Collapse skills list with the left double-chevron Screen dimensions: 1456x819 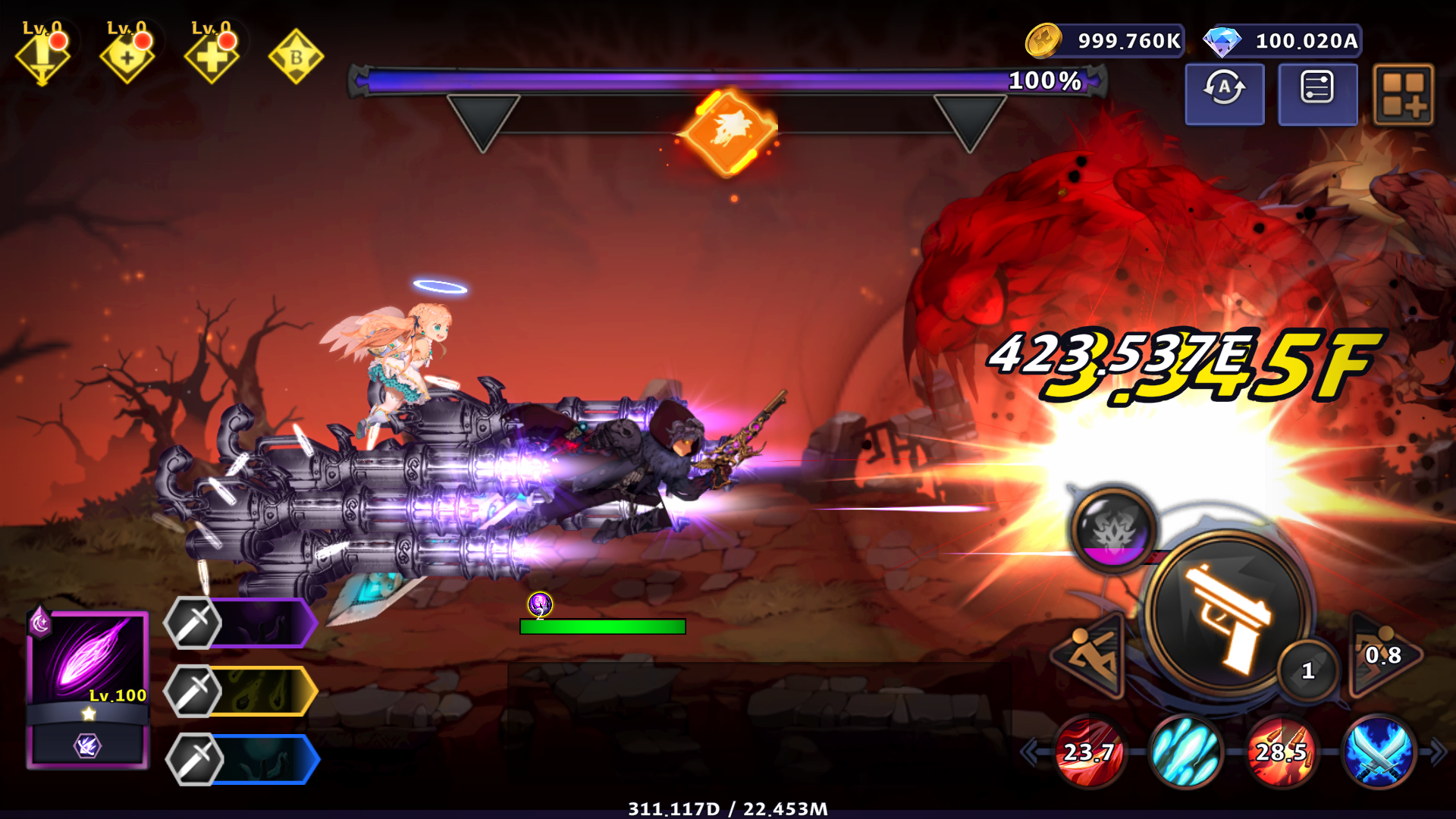1031,751
